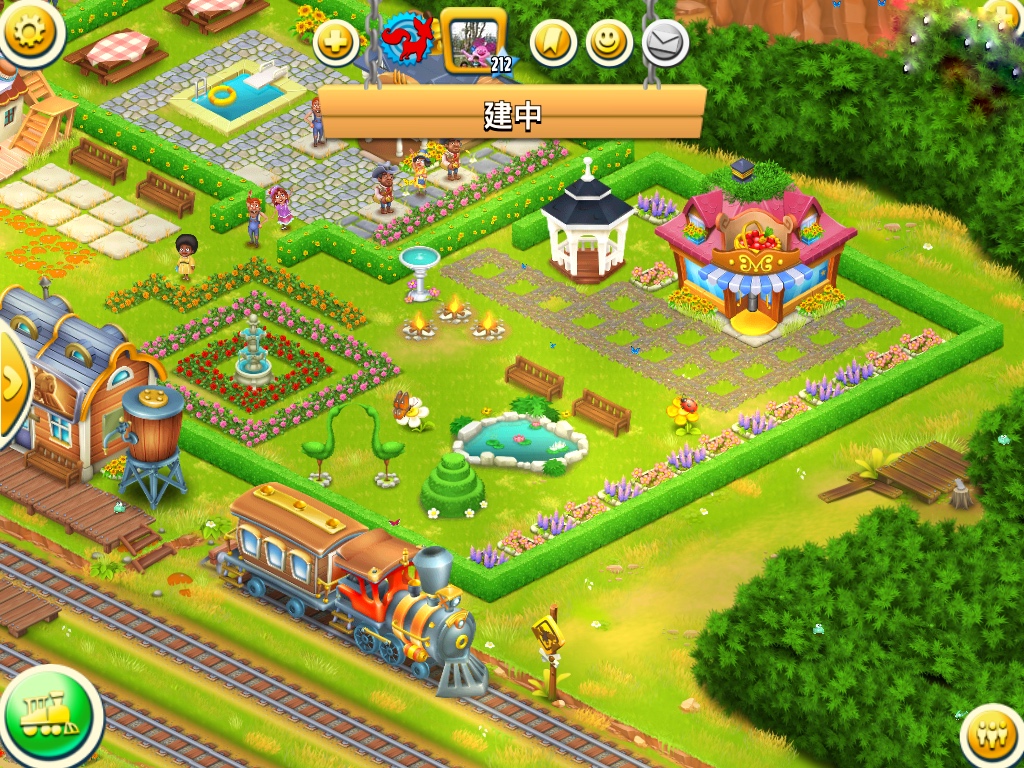Expand the yellow arrow side tab
The width and height of the screenshot is (1024, 768).
12,383
